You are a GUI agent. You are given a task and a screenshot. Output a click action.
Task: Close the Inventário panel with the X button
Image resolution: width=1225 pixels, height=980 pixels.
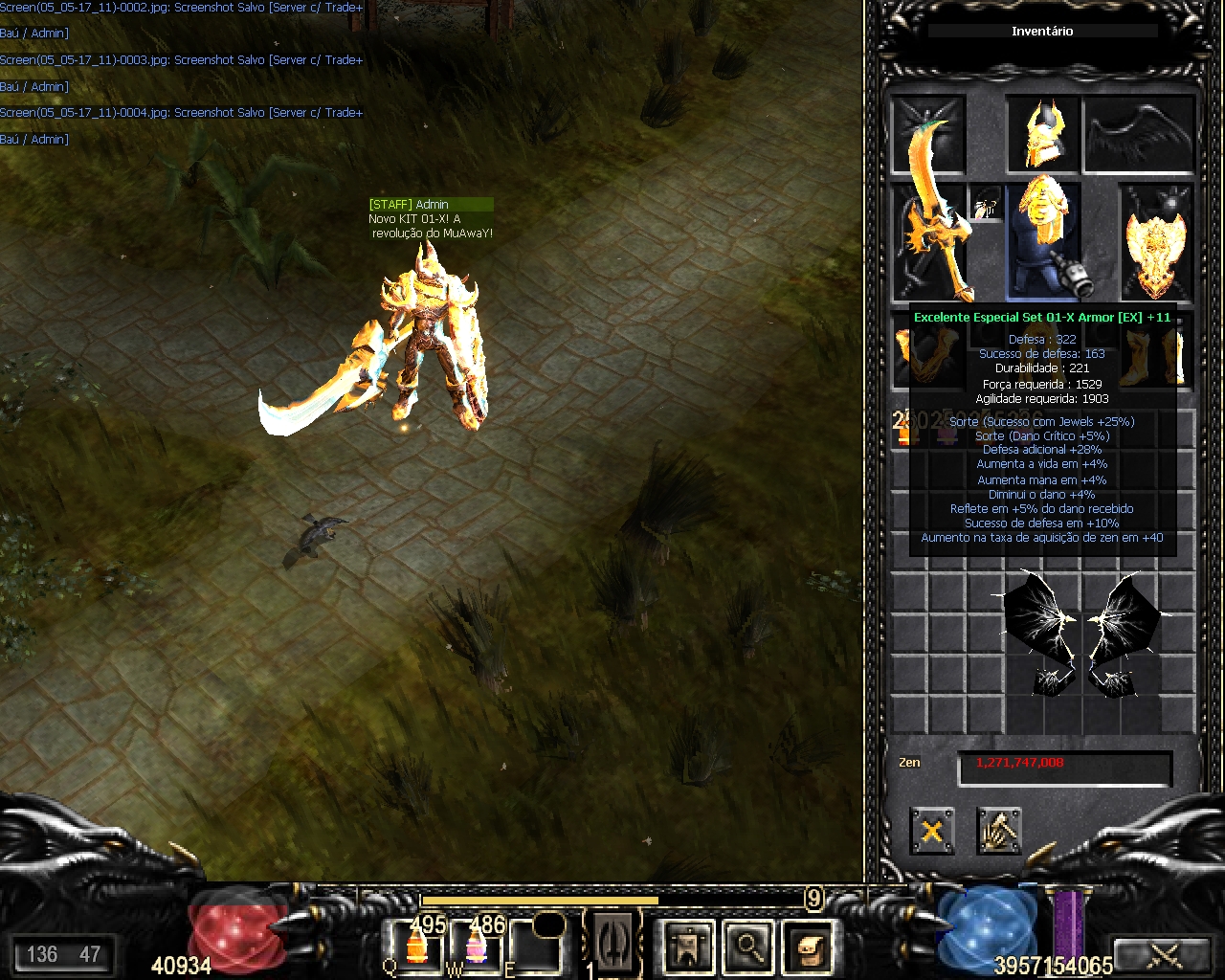tap(931, 830)
